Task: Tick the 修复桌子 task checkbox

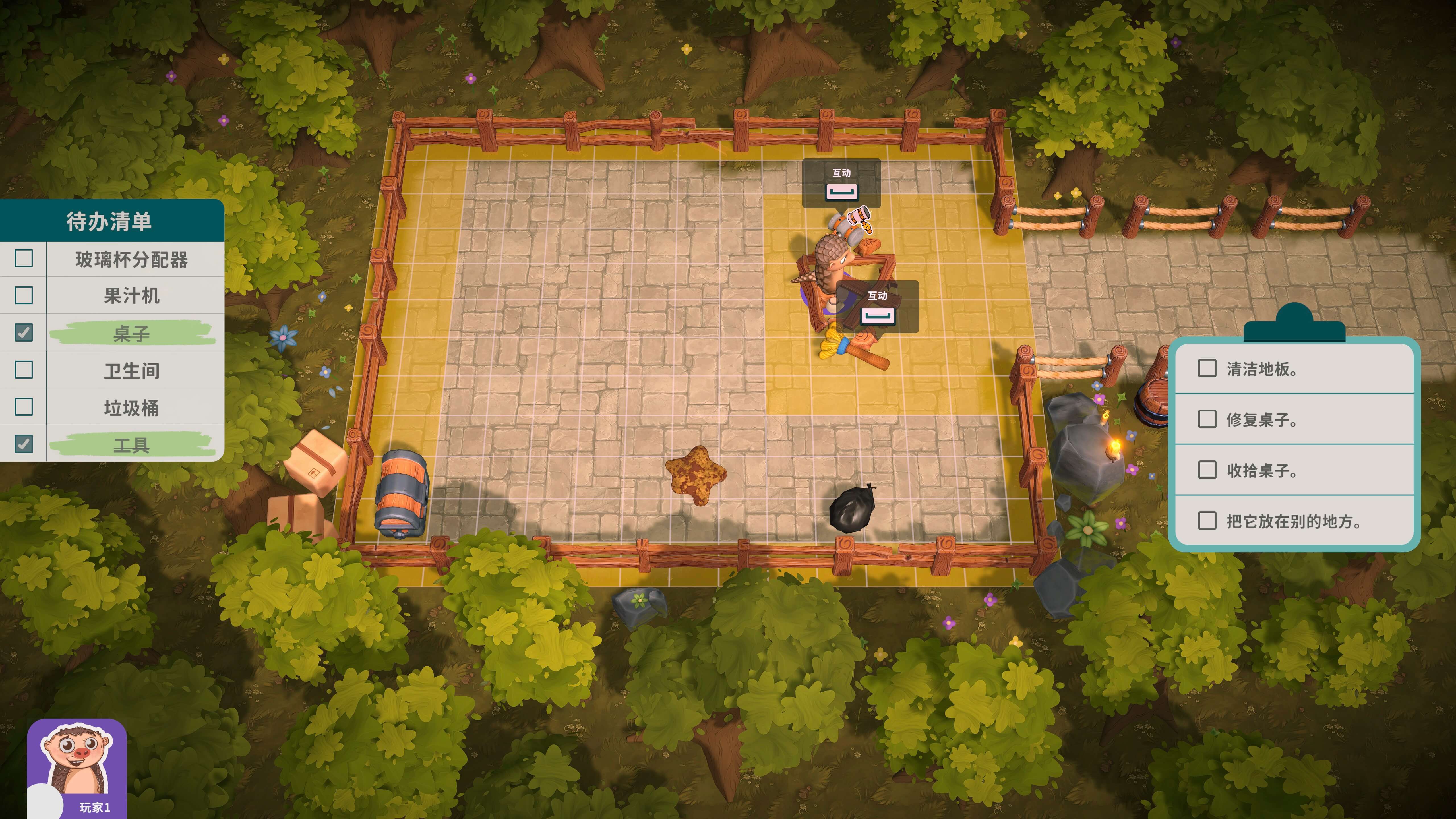Action: [1207, 419]
